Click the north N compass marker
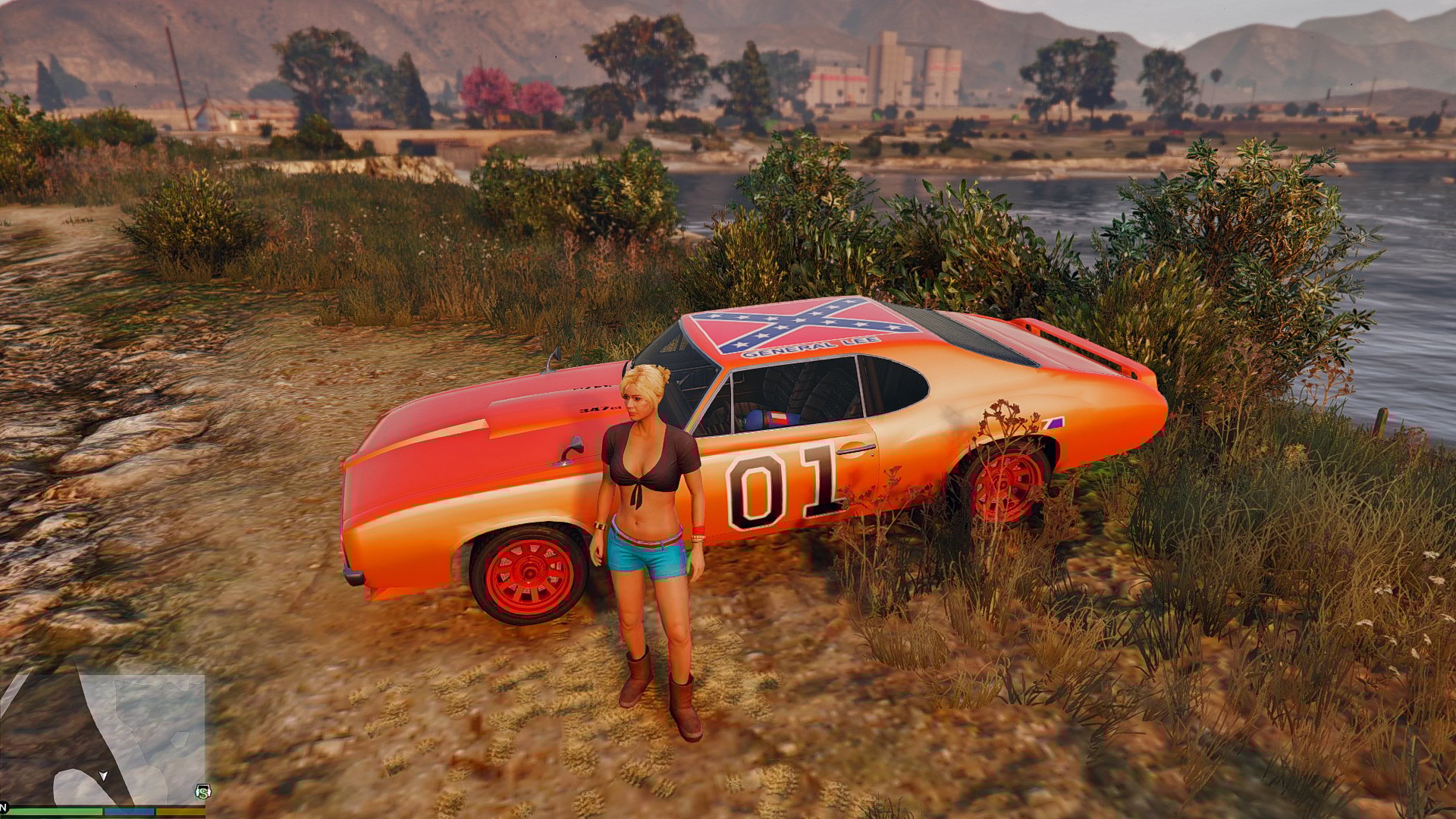The height and width of the screenshot is (819, 1456). pyautogui.click(x=4, y=805)
